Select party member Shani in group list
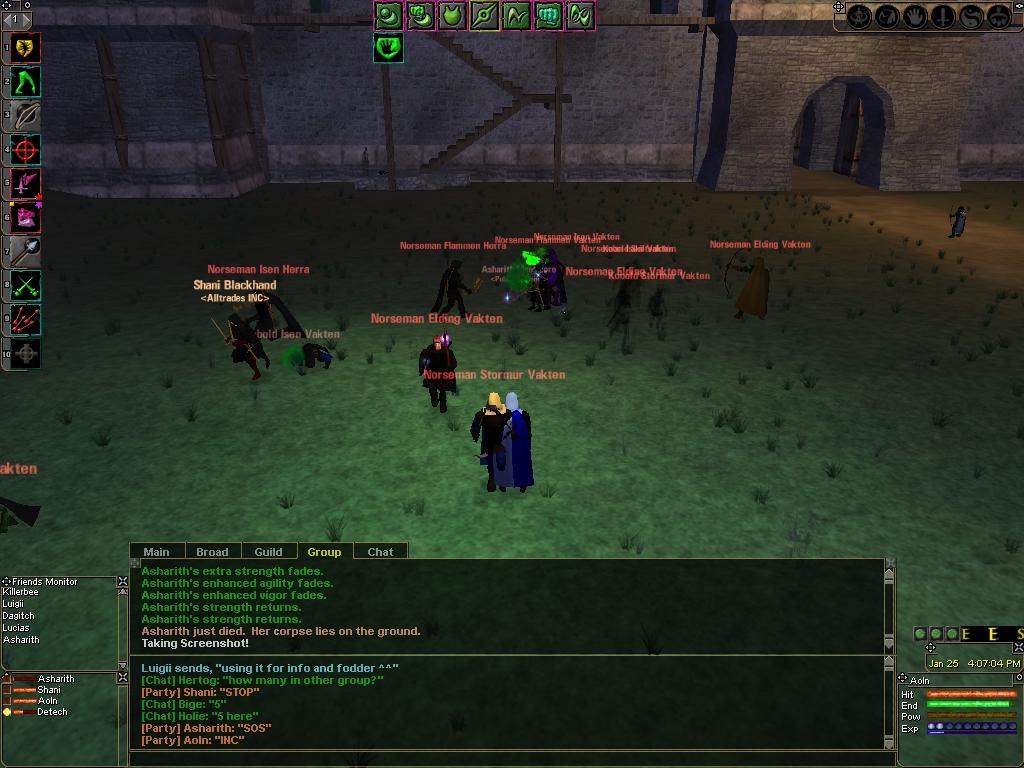This screenshot has height=768, width=1024. point(48,690)
